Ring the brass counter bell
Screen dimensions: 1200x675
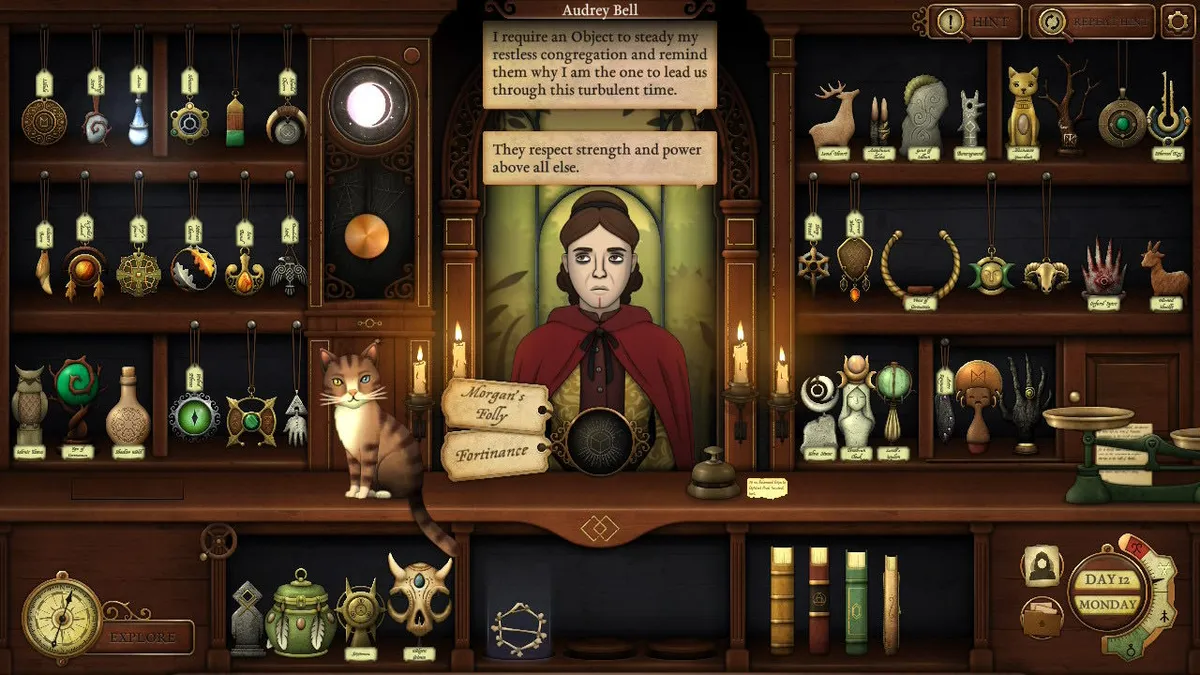(x=712, y=475)
